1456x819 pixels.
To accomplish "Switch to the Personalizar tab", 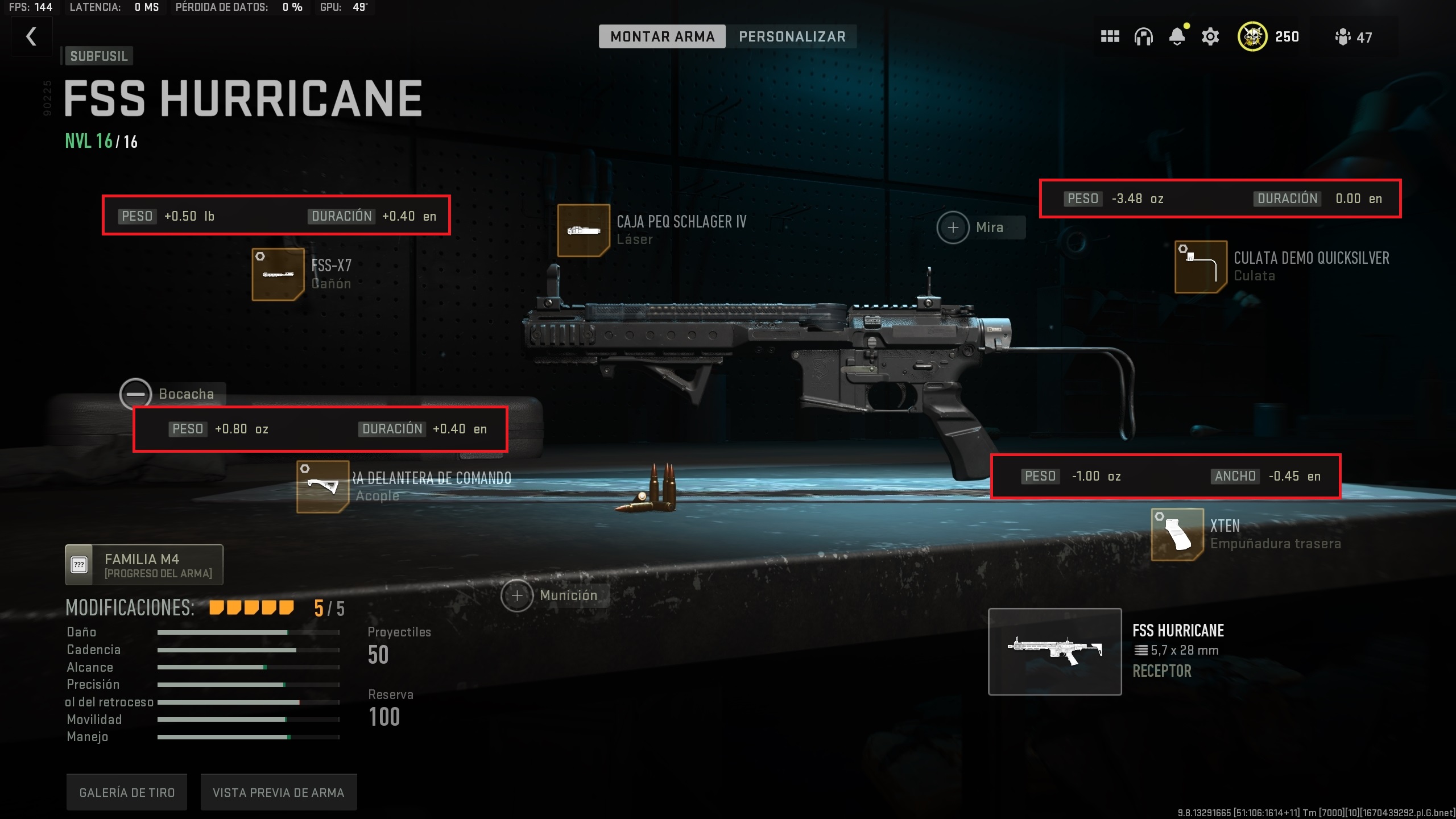I will click(x=793, y=36).
